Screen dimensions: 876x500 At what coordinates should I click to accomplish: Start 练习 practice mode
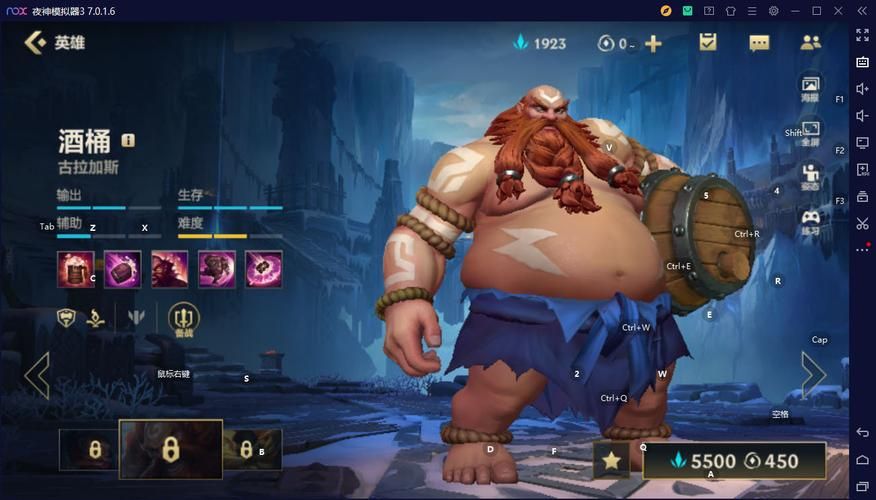point(810,222)
